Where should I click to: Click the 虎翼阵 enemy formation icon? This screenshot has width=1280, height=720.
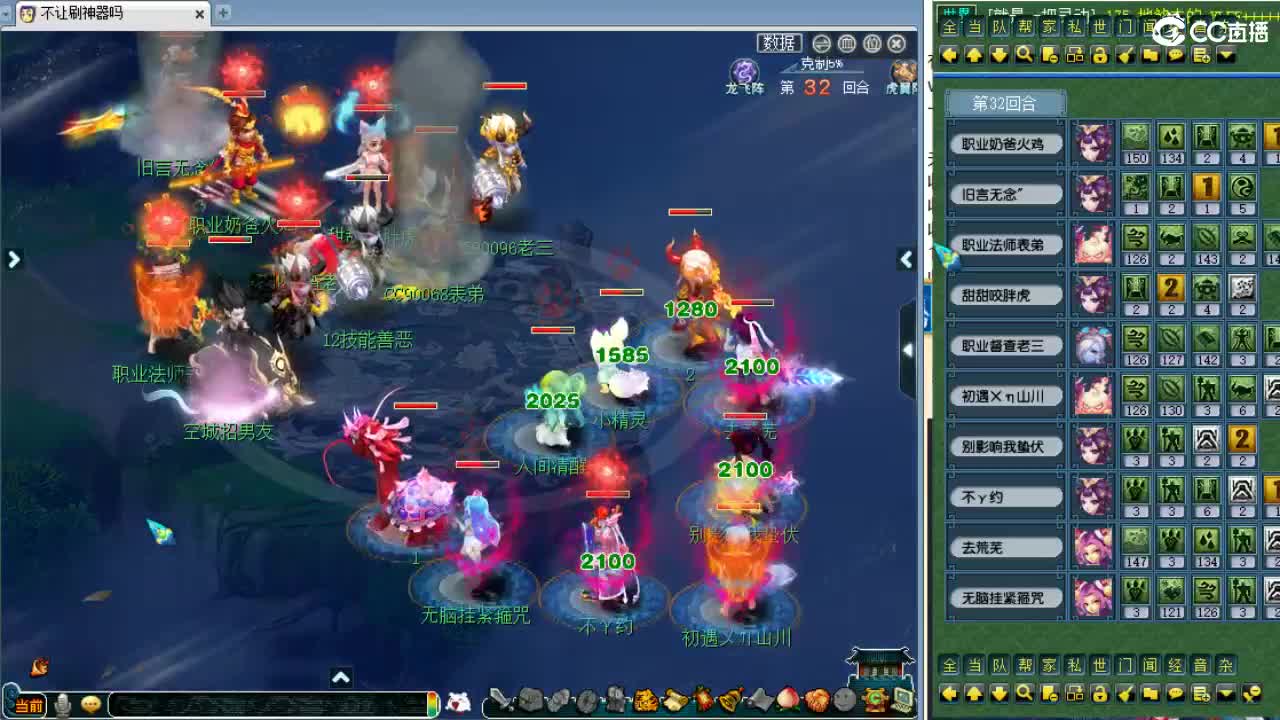pos(902,72)
